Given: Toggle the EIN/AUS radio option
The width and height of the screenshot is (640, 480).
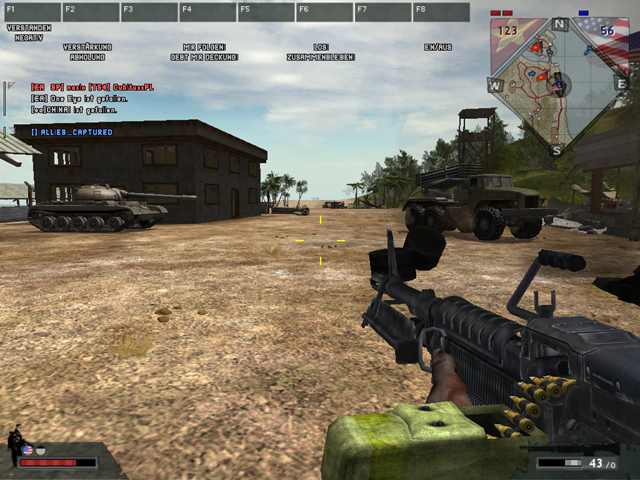Looking at the screenshot, I should [438, 47].
